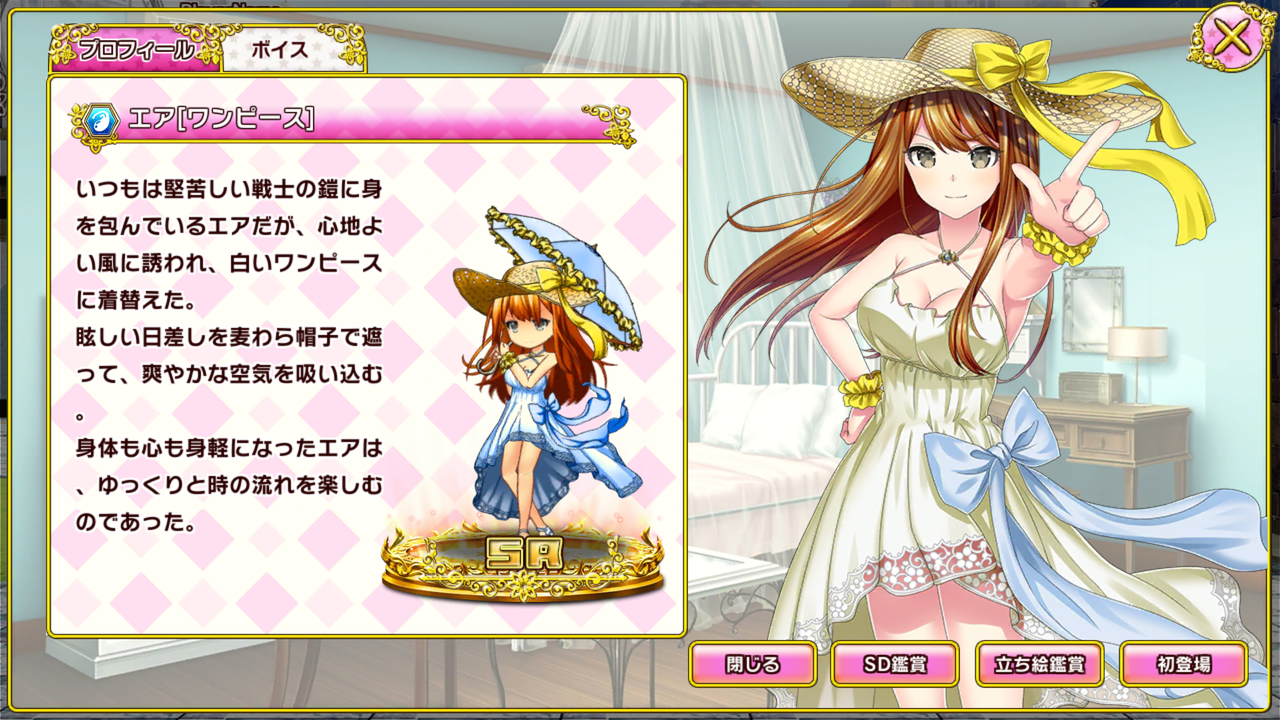Screen dimensions: 1280x720
Task: Click the water attribute hexagon icon
Action: [101, 120]
